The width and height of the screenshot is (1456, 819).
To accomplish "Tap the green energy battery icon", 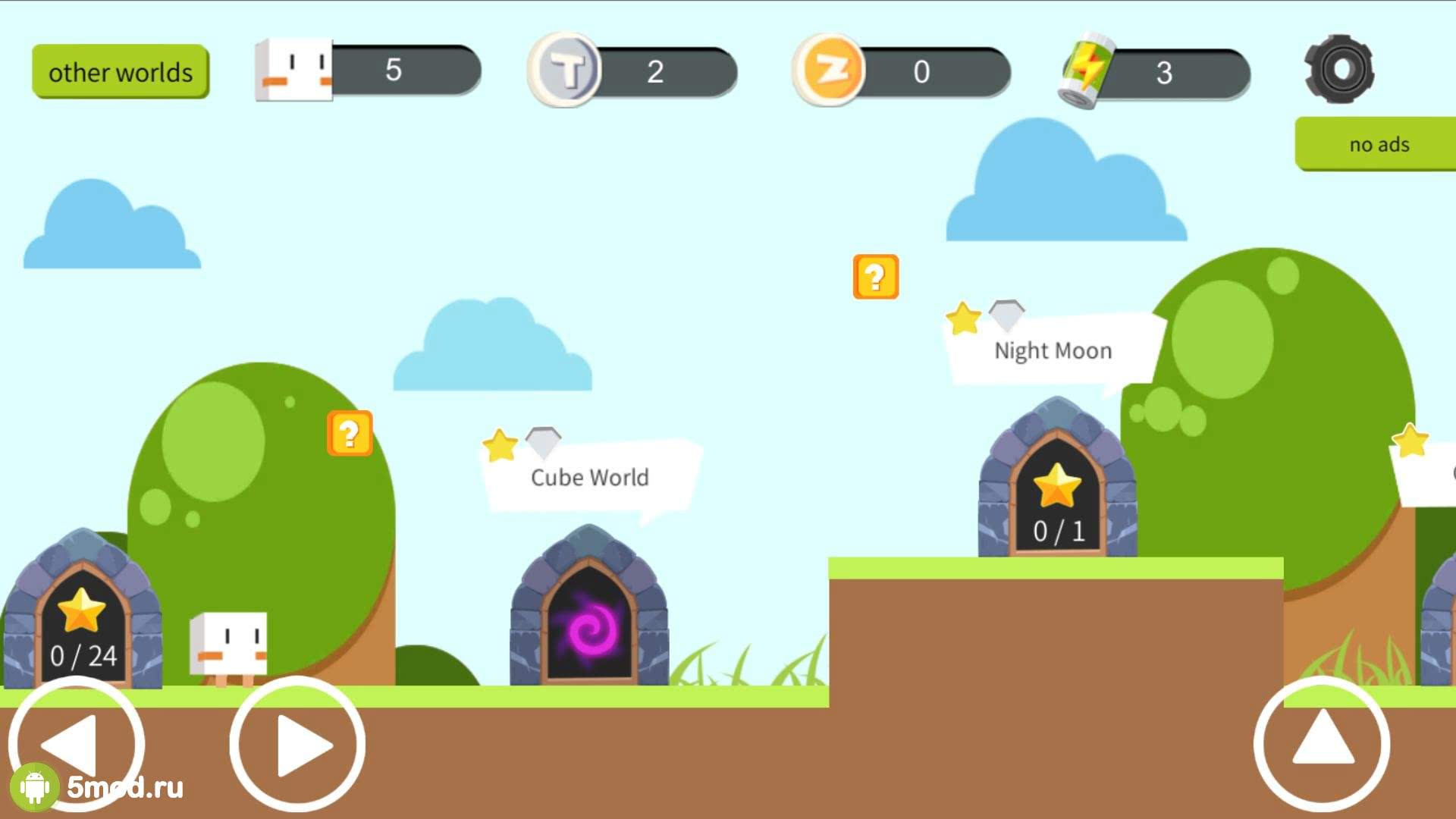I will [x=1086, y=71].
